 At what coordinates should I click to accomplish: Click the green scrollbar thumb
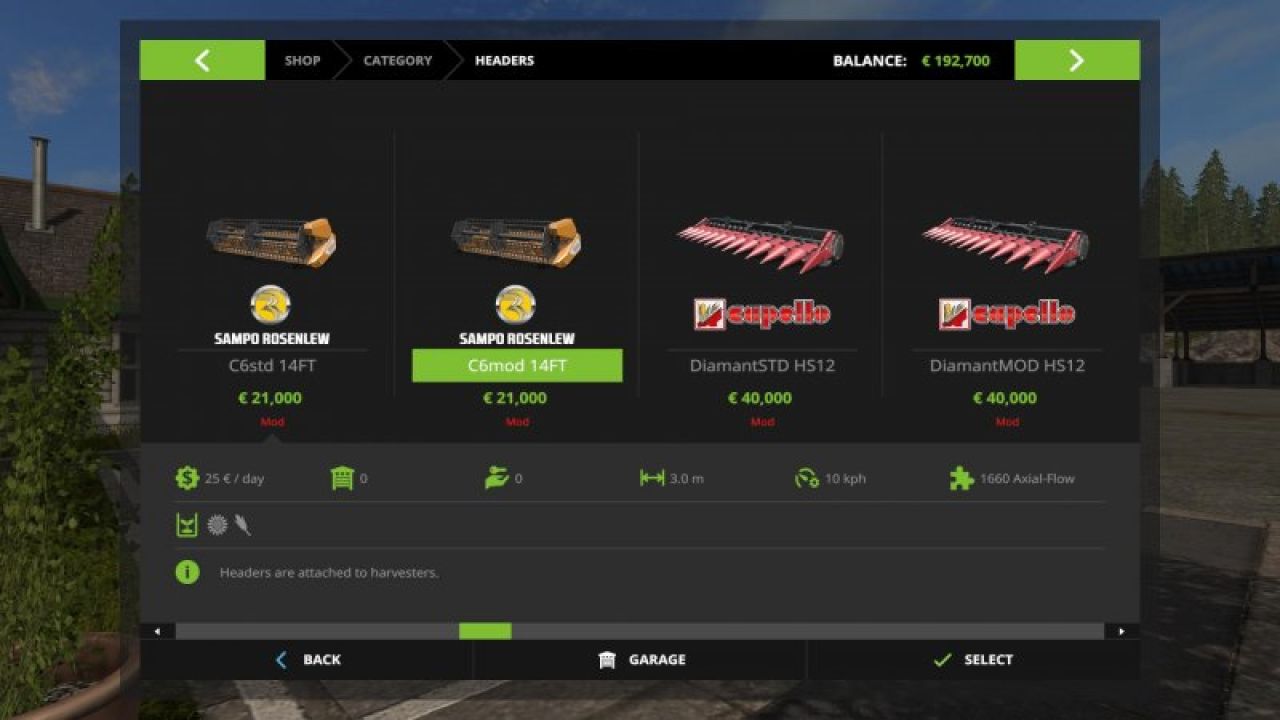click(485, 631)
